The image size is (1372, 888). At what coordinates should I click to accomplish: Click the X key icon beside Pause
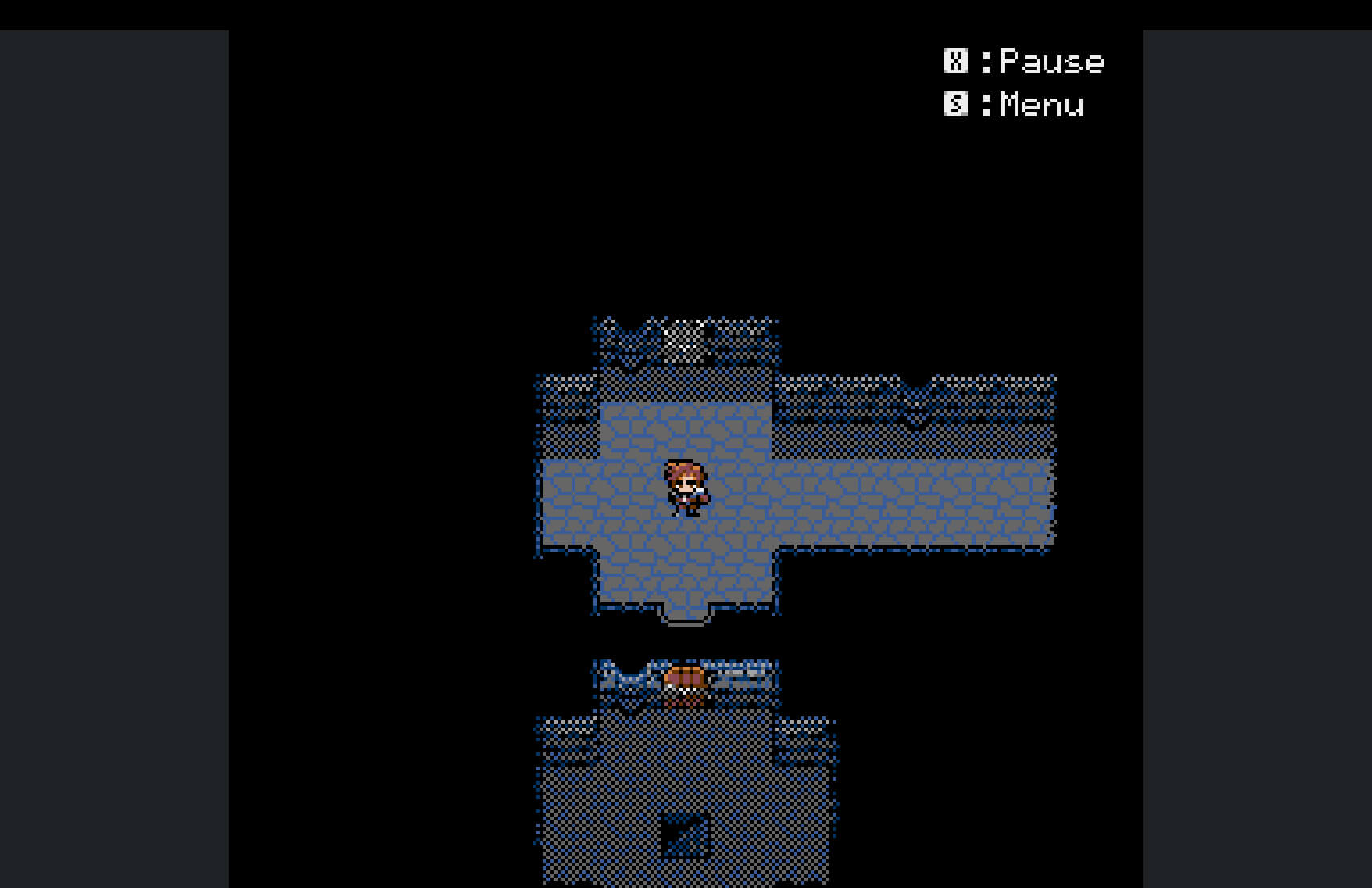[x=955, y=61]
